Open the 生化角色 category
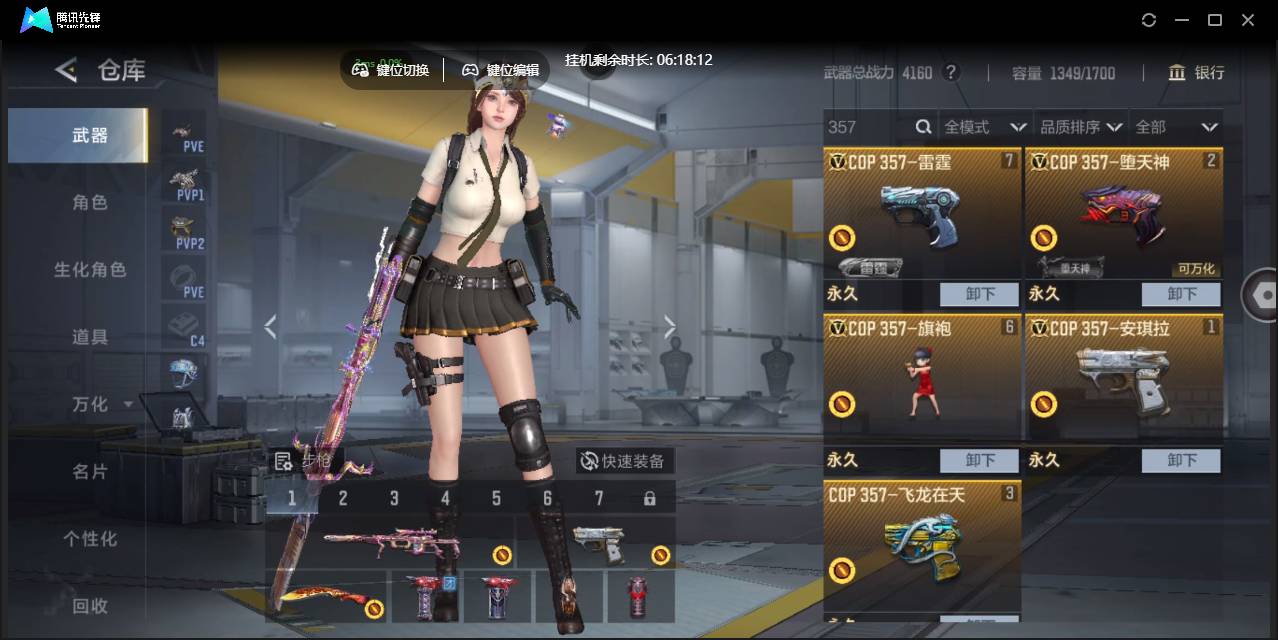The image size is (1278, 640). (89, 269)
